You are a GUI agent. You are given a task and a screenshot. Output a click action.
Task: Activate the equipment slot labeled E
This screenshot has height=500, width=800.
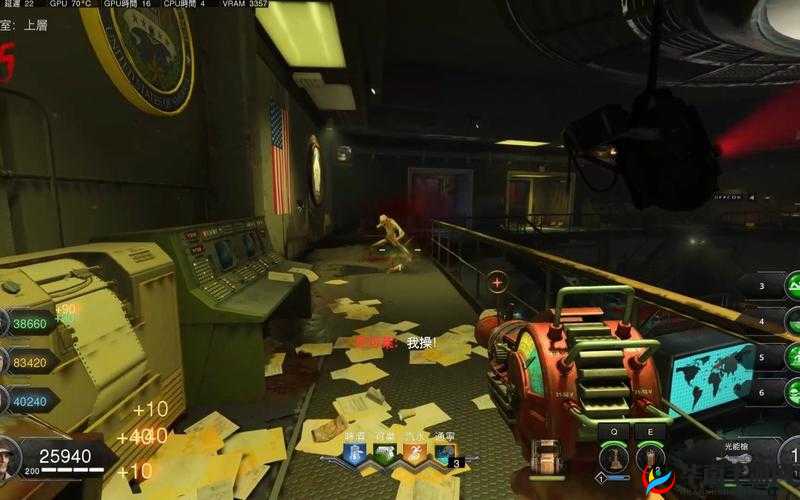(x=651, y=458)
